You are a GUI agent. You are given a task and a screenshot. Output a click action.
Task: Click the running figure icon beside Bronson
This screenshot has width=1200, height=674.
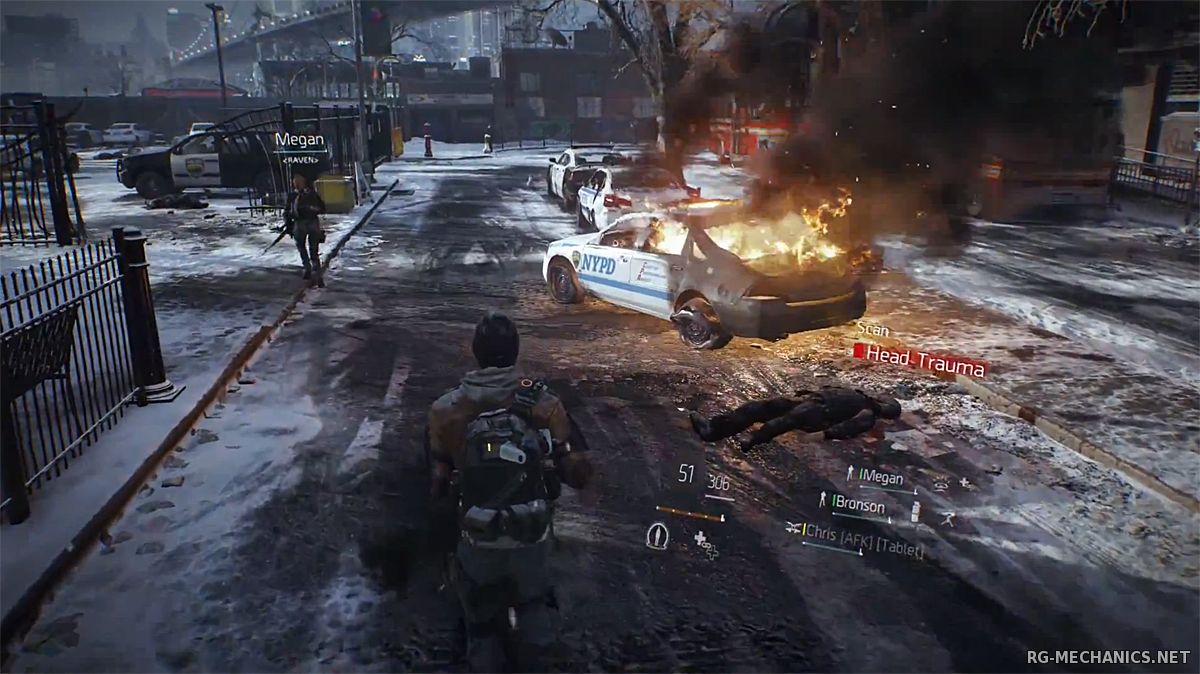point(946,519)
